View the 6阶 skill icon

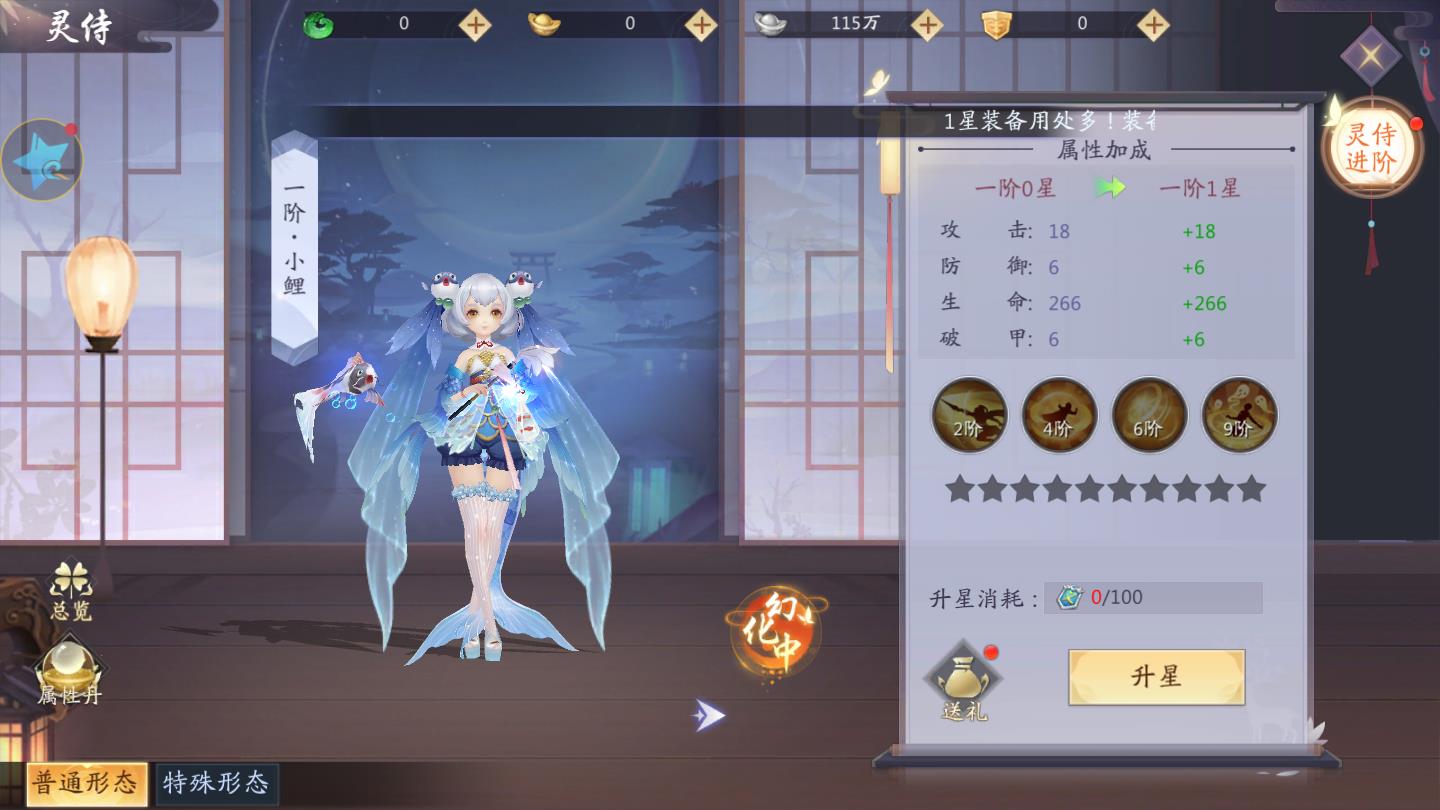(1148, 415)
